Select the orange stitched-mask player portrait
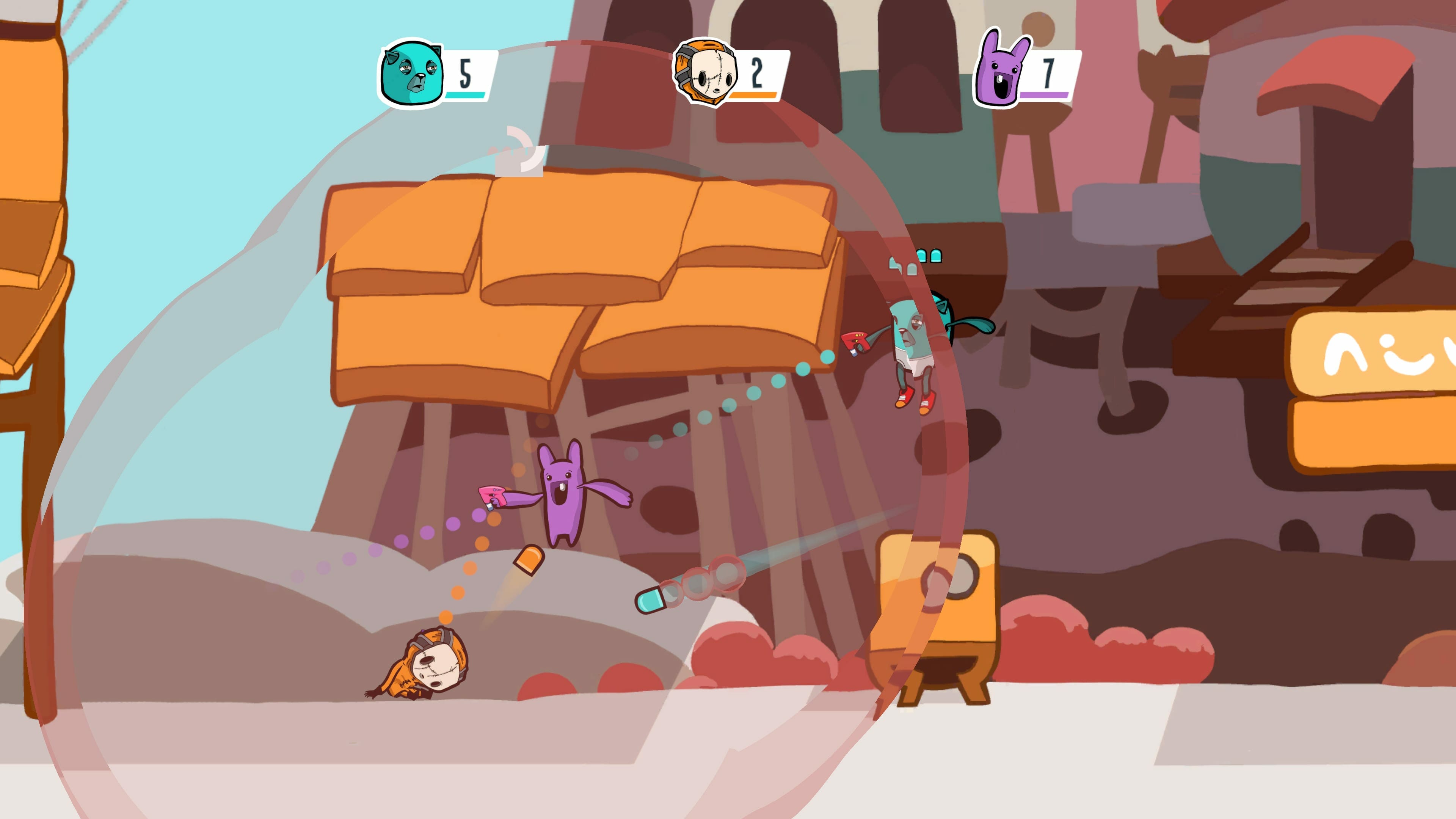Screen dimensions: 1456x819 tap(705, 73)
